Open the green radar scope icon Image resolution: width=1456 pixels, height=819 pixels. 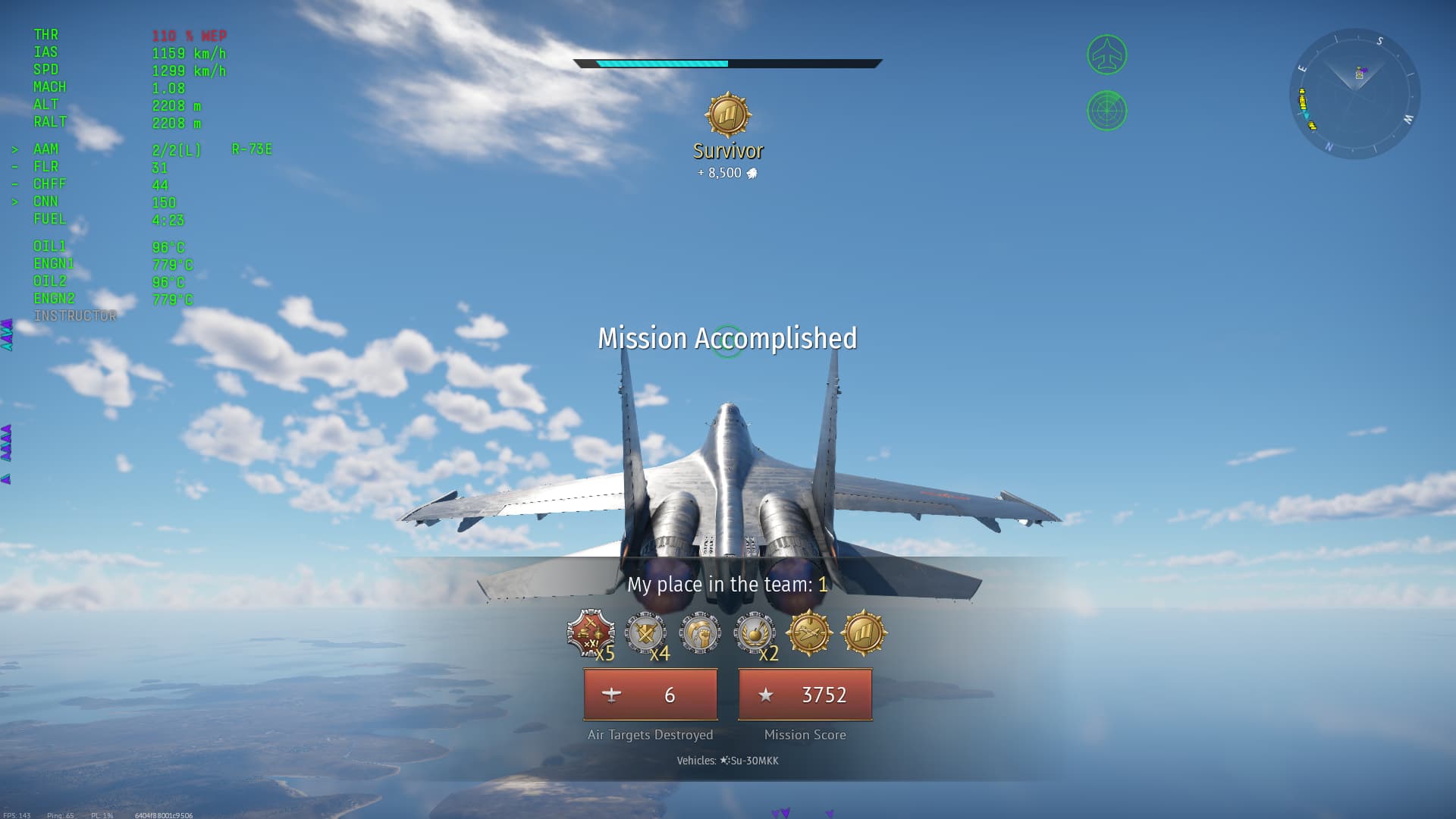pos(1107,111)
